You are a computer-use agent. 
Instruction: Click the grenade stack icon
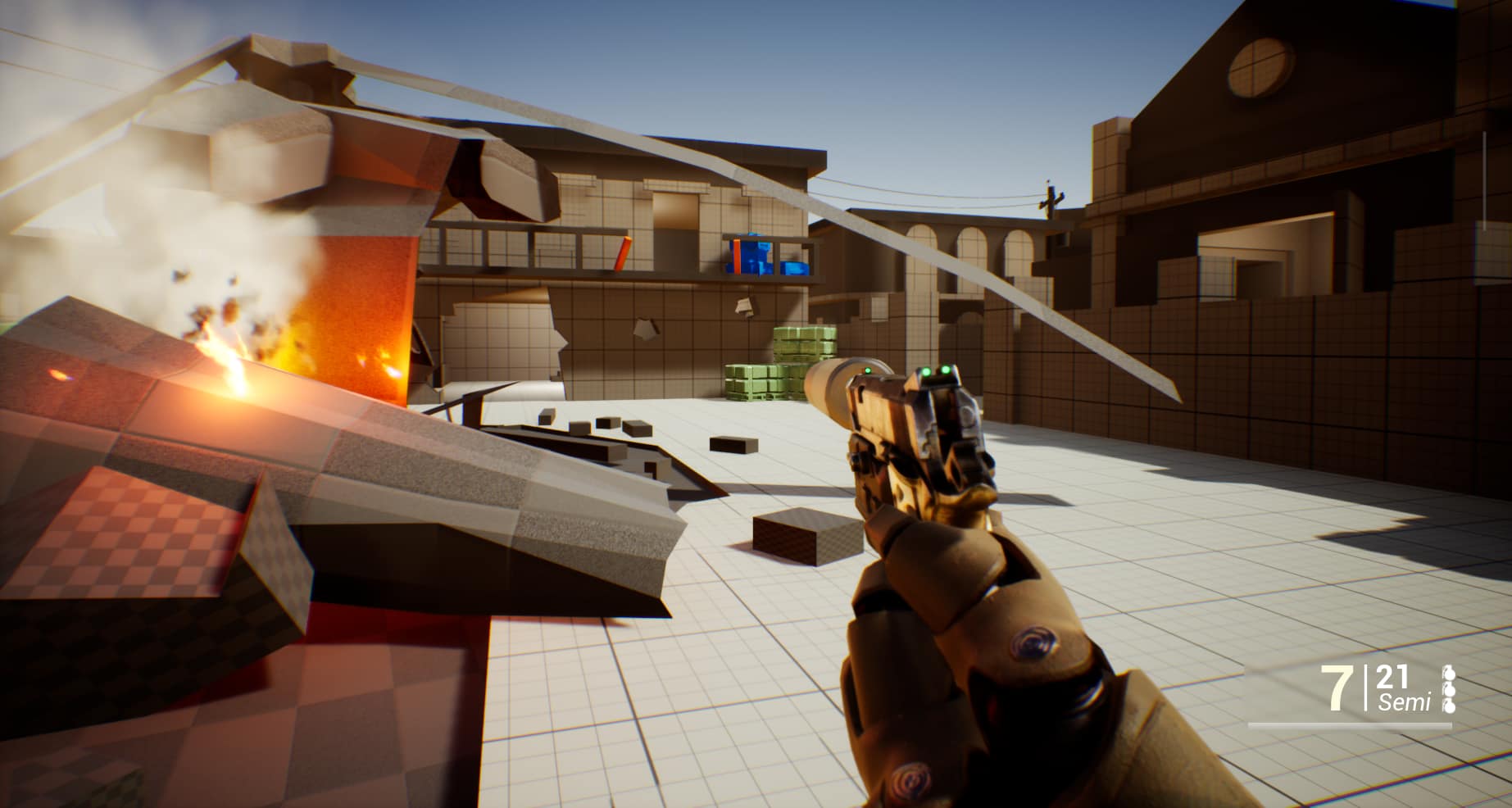pos(1447,689)
